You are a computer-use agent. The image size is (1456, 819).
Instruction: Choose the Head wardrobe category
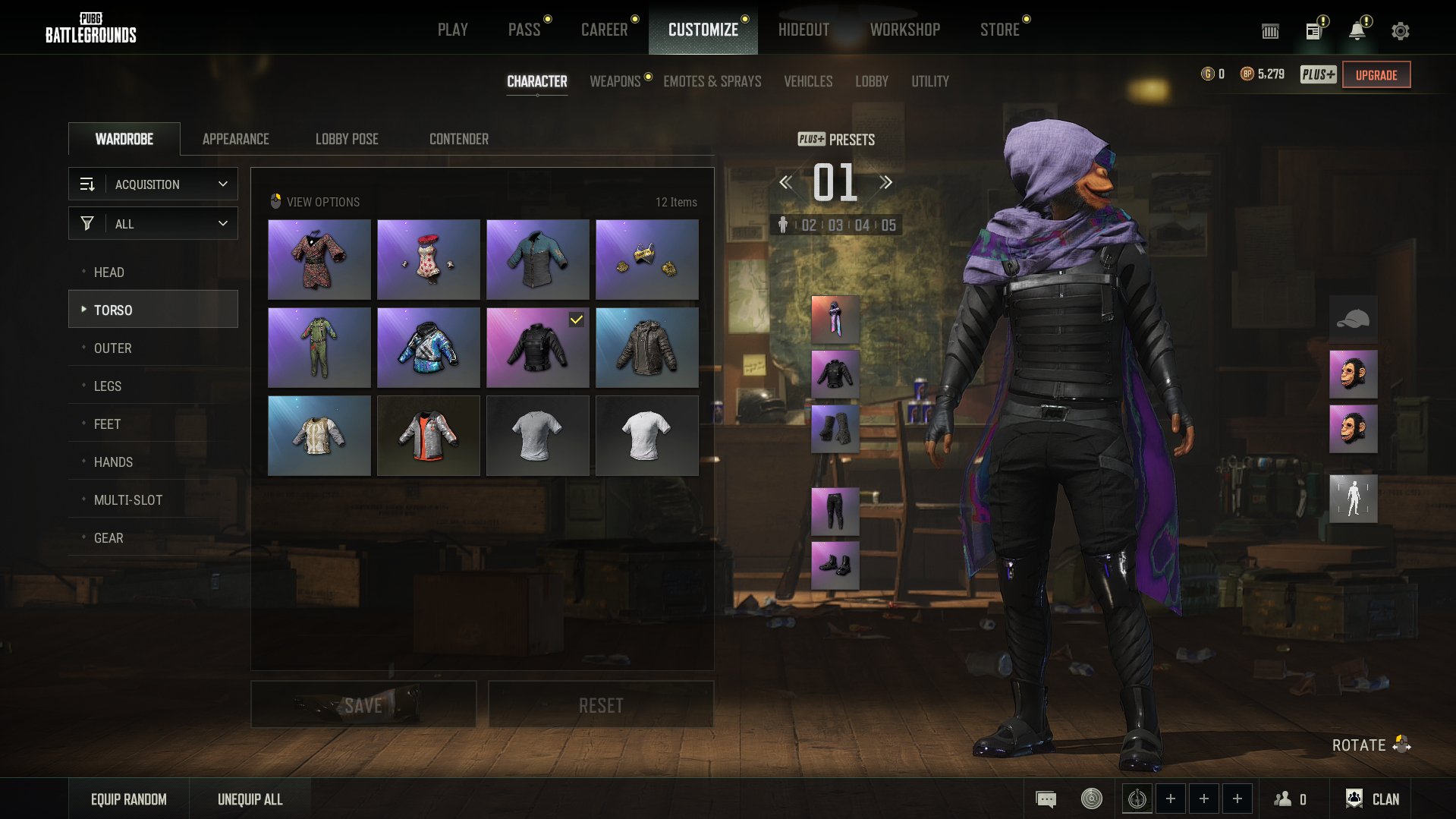click(109, 272)
